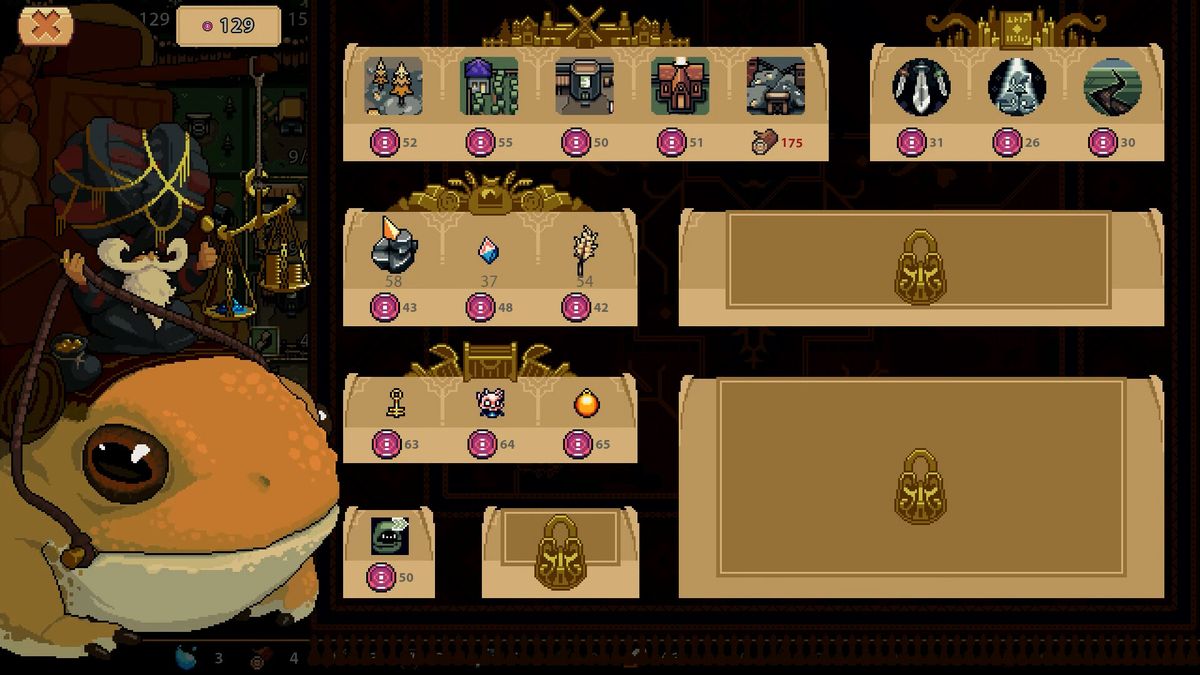The width and height of the screenshot is (1200, 675).
Task: Select the purple-roofed house building
Action: pyautogui.click(x=489, y=86)
